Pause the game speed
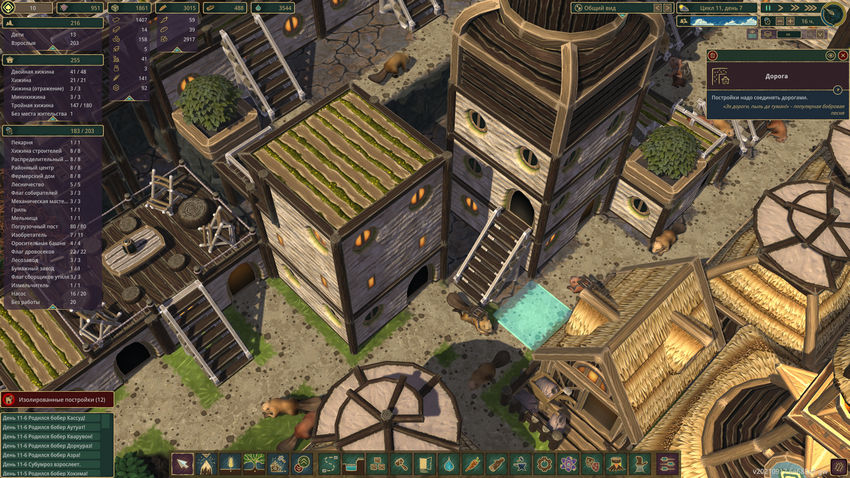 point(767,7)
